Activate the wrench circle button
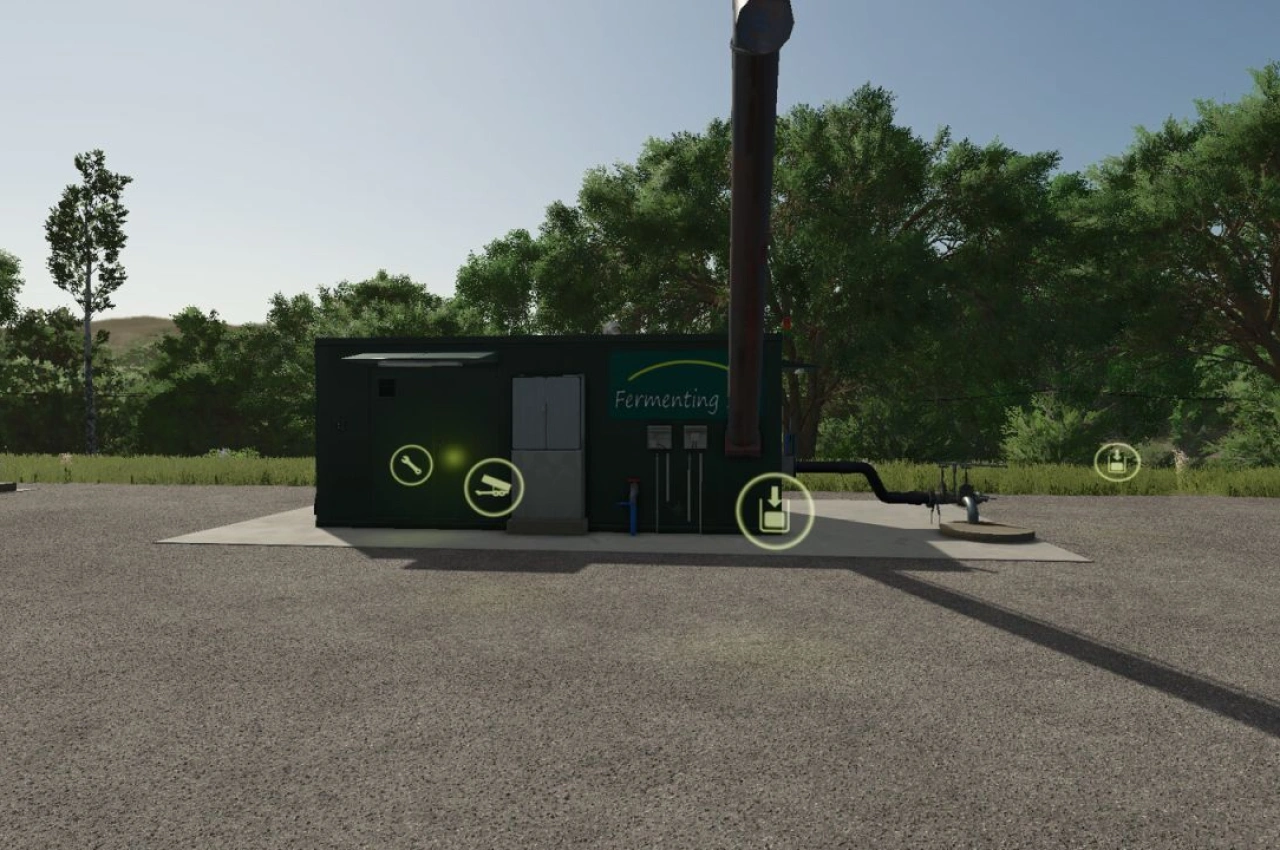1280x850 pixels. tap(410, 465)
